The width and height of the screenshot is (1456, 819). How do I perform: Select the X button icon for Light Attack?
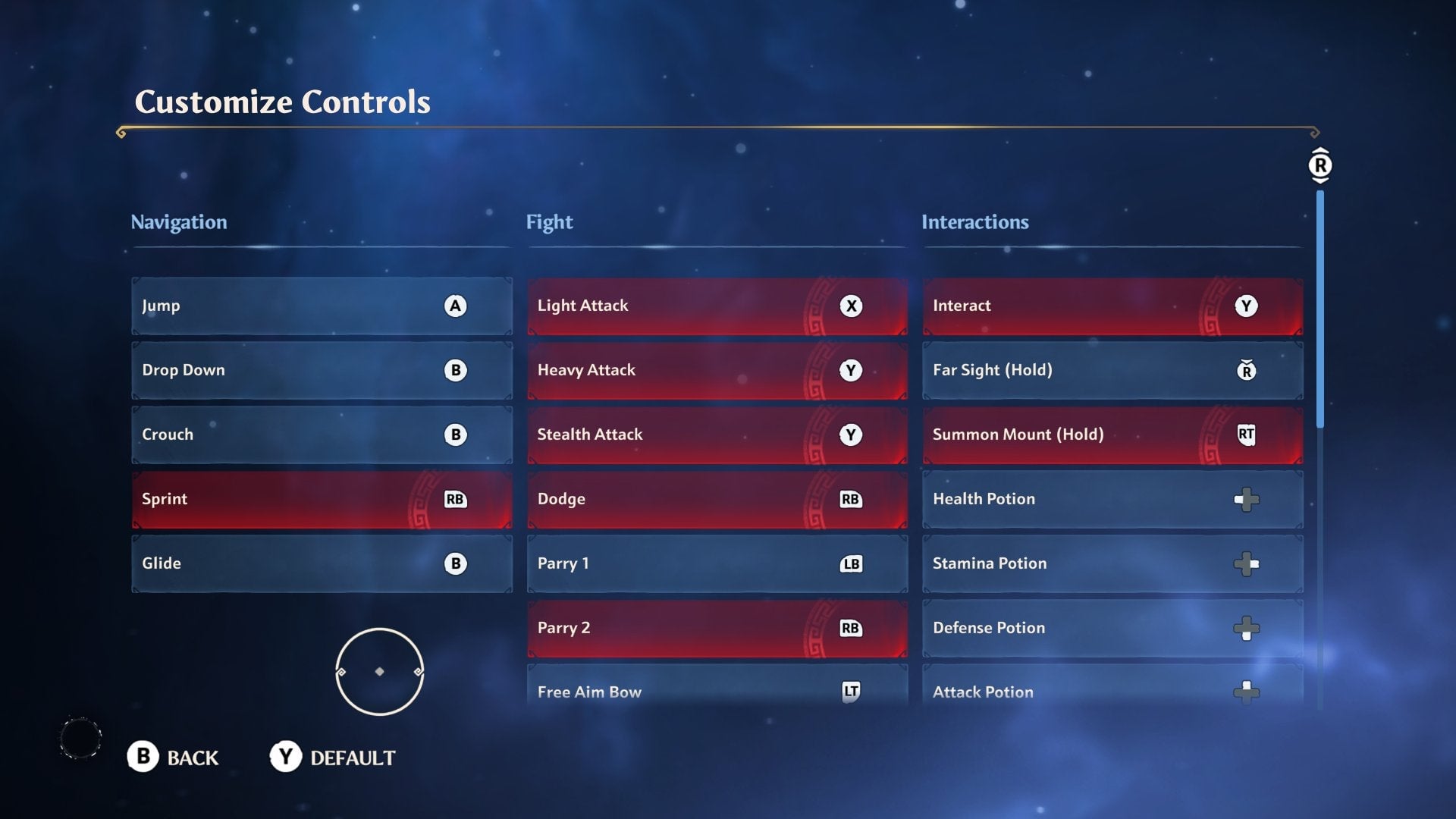[x=852, y=306]
